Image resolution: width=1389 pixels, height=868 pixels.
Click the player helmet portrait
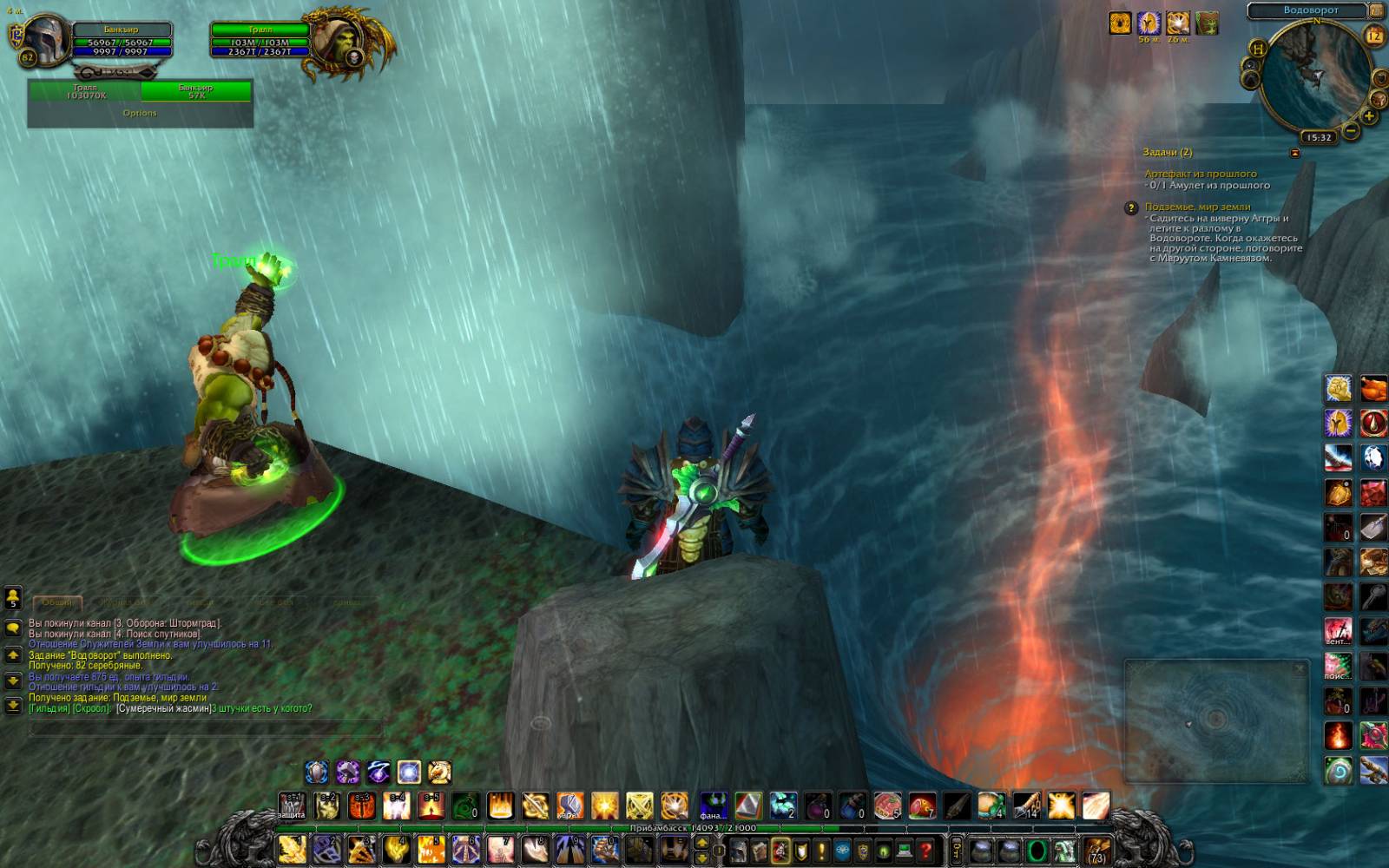point(45,40)
